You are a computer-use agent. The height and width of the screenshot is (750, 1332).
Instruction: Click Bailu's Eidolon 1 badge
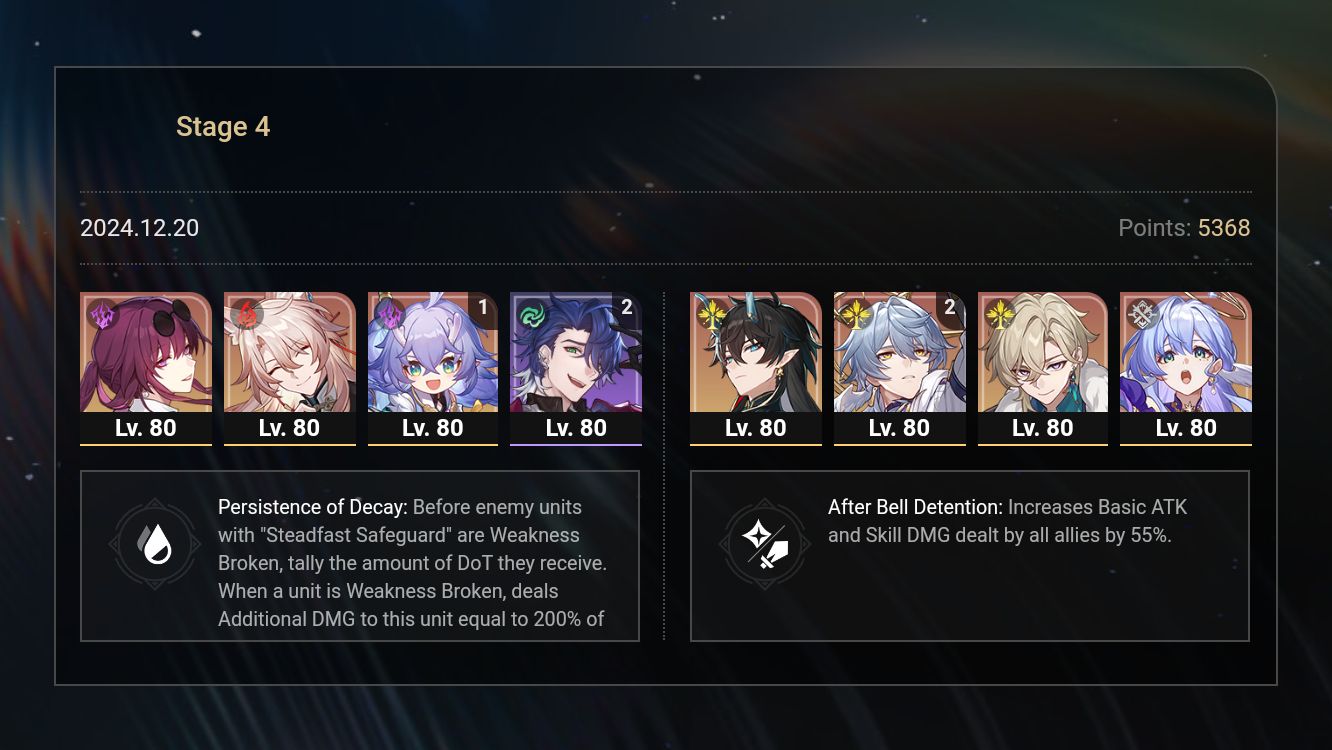click(484, 309)
